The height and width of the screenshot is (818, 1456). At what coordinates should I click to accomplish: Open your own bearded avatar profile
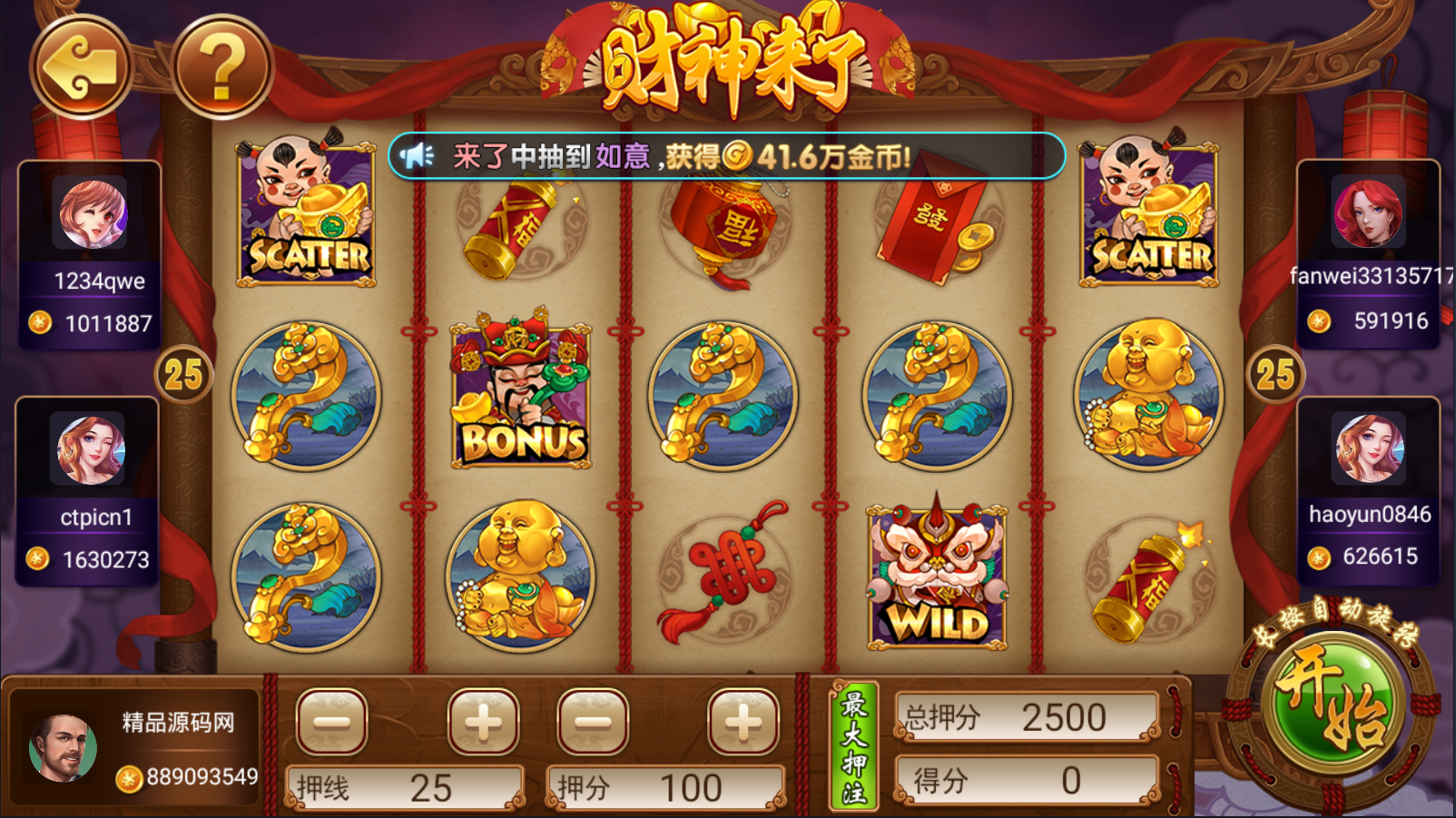click(62, 748)
